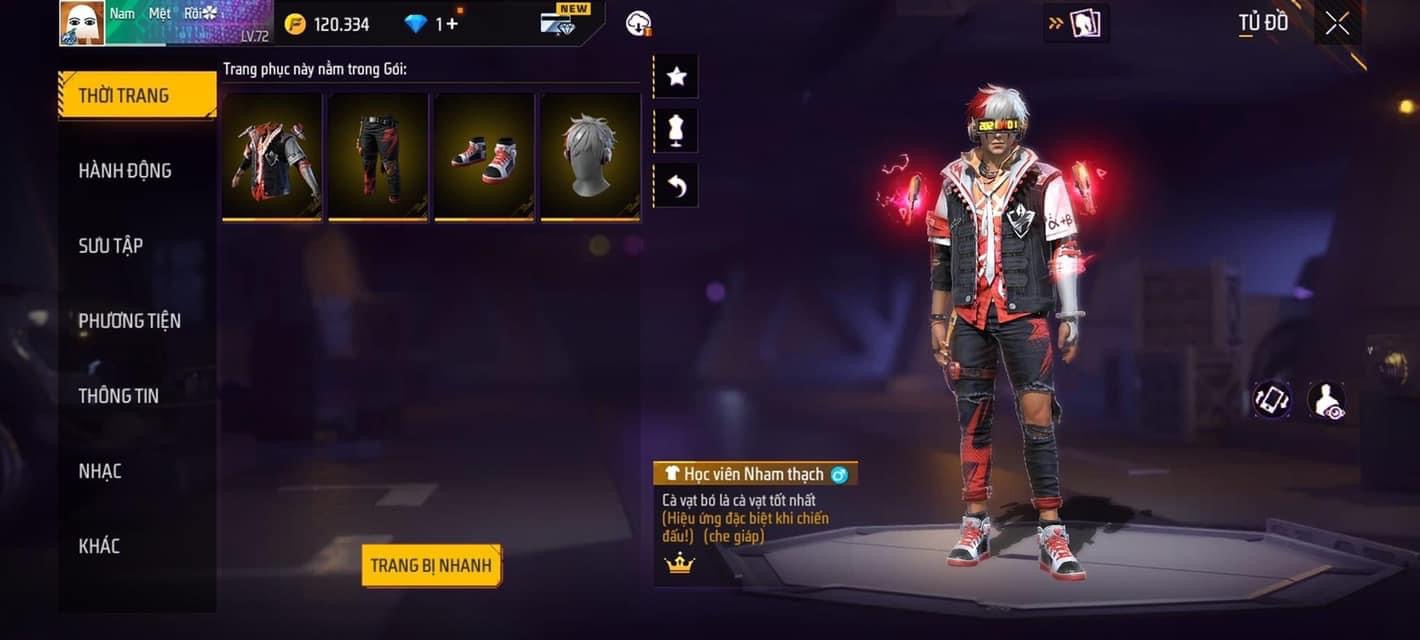Viewport: 1420px width, 640px height.
Task: Open the HÀNH ĐỘNG category
Action: tap(125, 171)
